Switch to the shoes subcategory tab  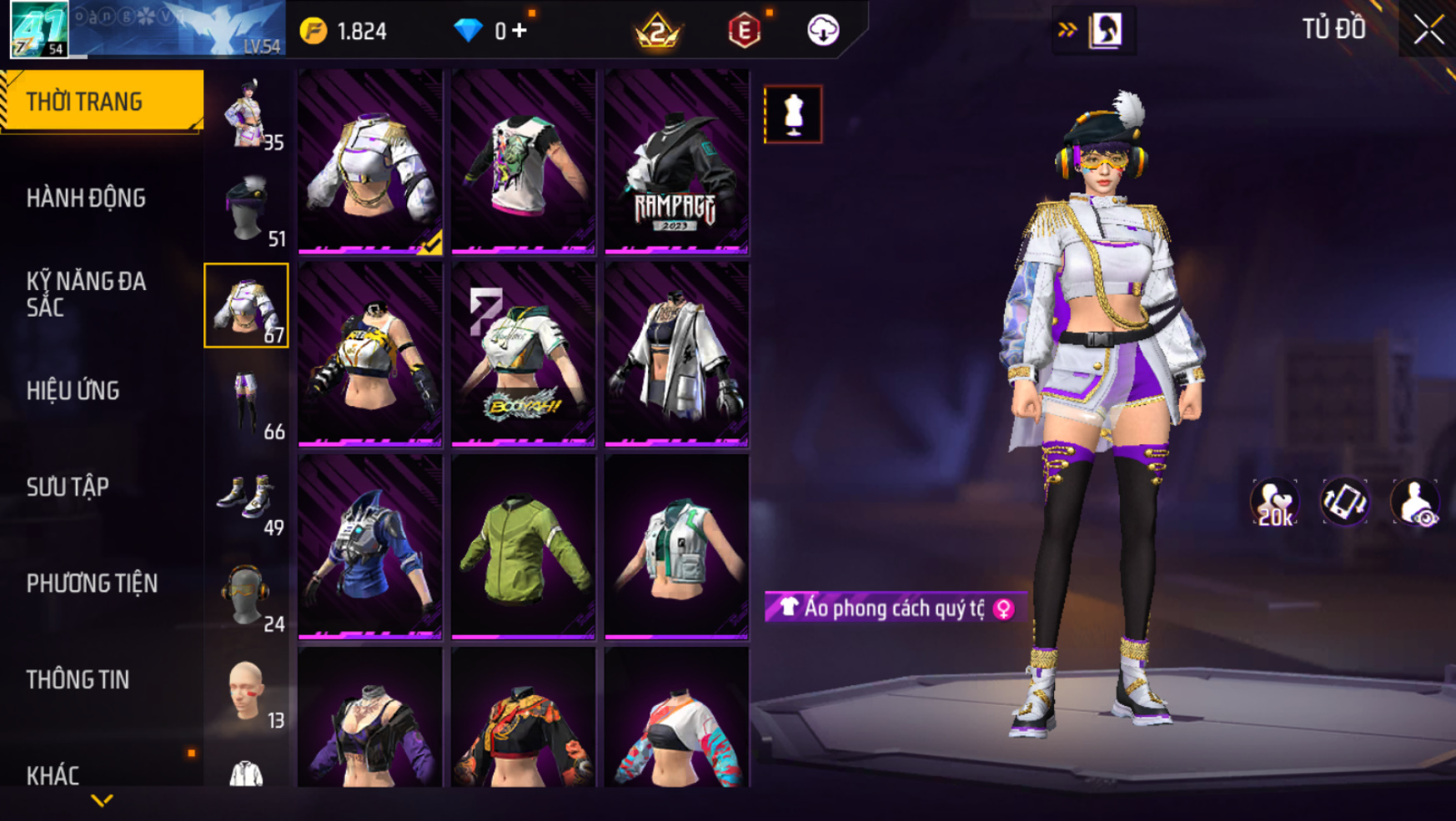click(x=247, y=498)
